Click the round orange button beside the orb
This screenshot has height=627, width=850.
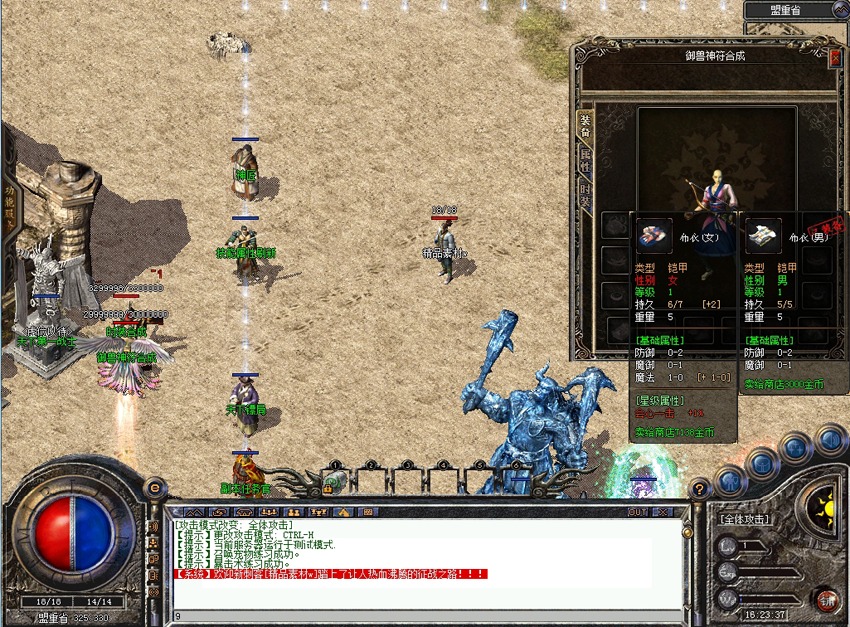(154, 488)
